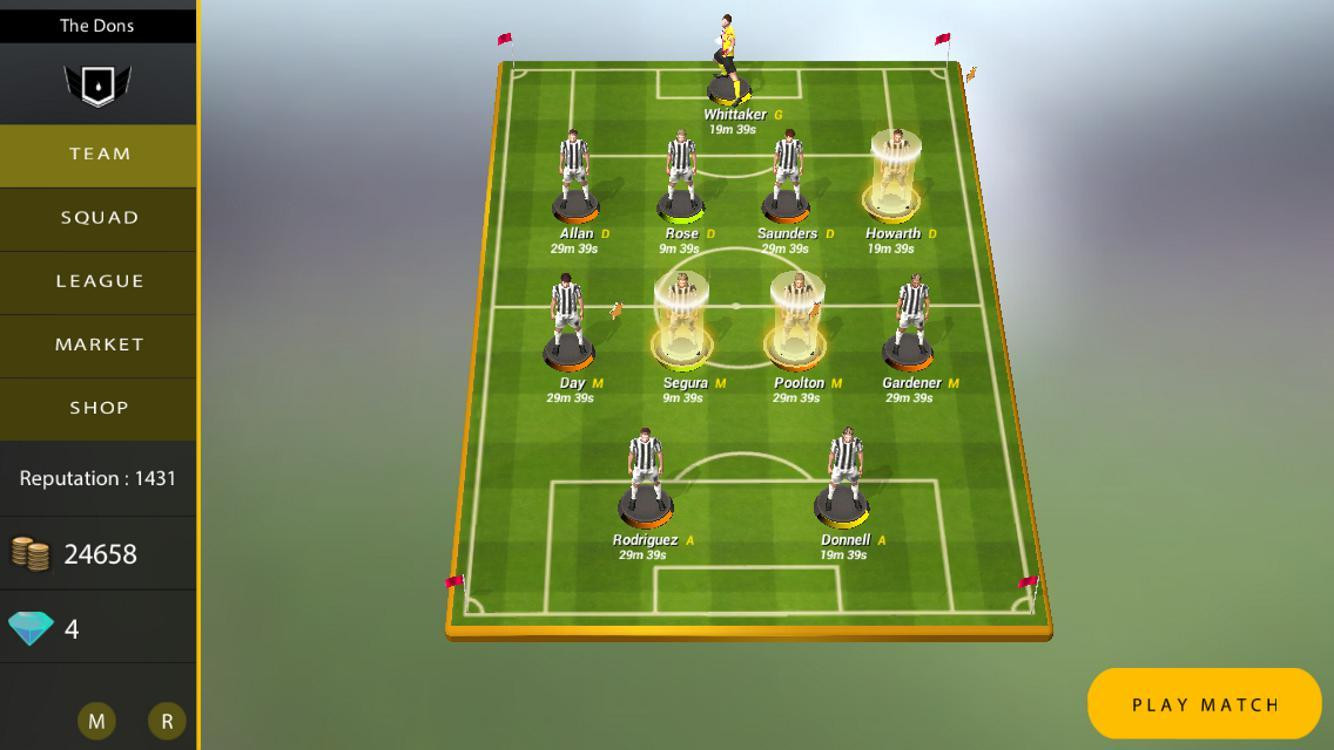Click The Dons club badge emblem

(x=97, y=83)
